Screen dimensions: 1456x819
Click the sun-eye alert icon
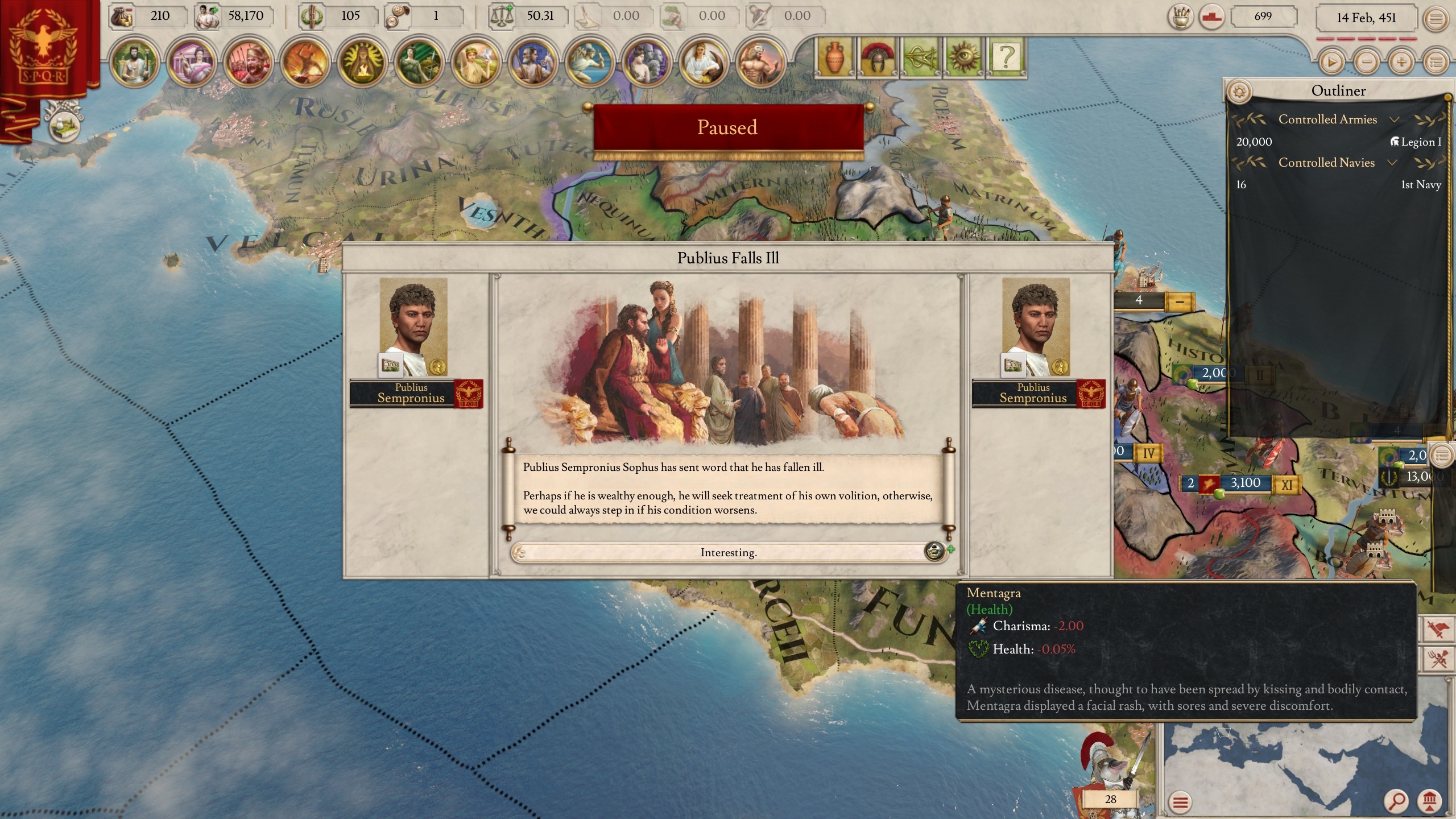click(x=963, y=57)
